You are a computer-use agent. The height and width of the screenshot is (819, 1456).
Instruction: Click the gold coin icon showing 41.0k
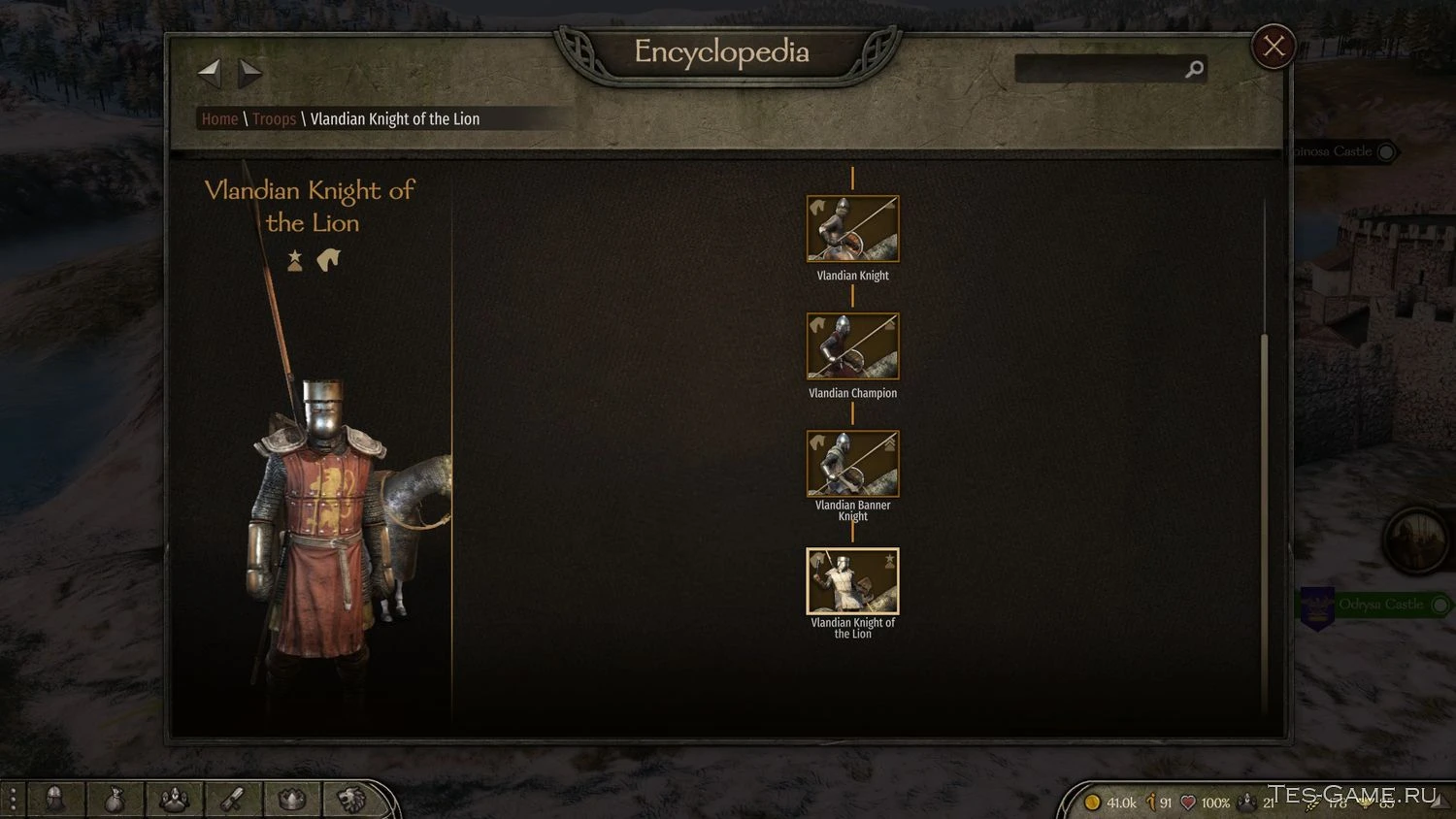(x=1093, y=803)
